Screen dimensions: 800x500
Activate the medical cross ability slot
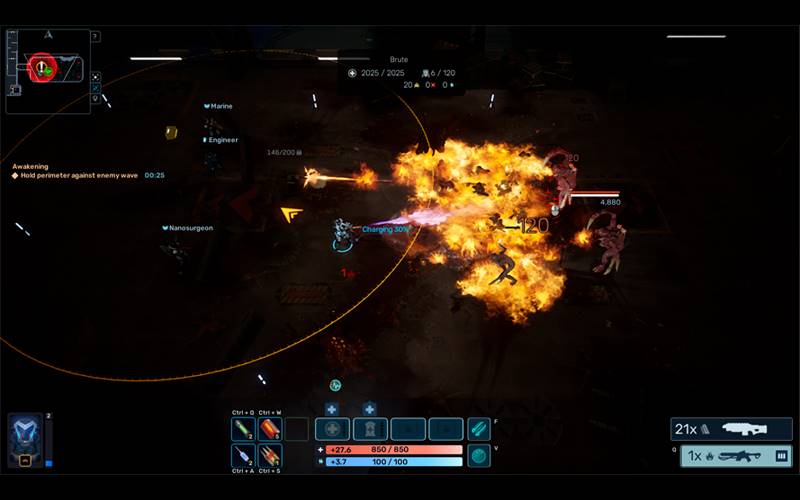(x=332, y=429)
